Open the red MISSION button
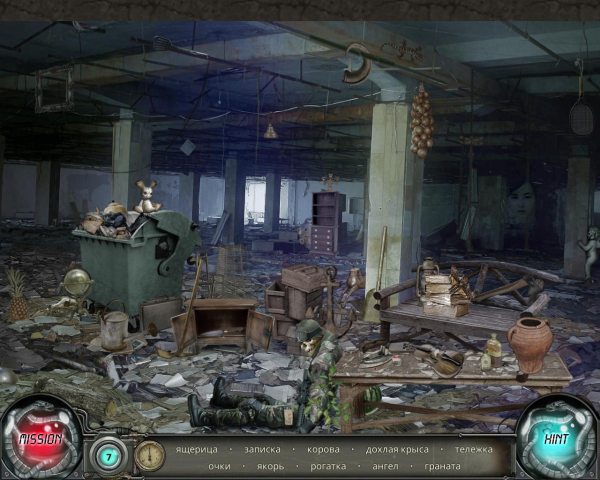 (41, 438)
